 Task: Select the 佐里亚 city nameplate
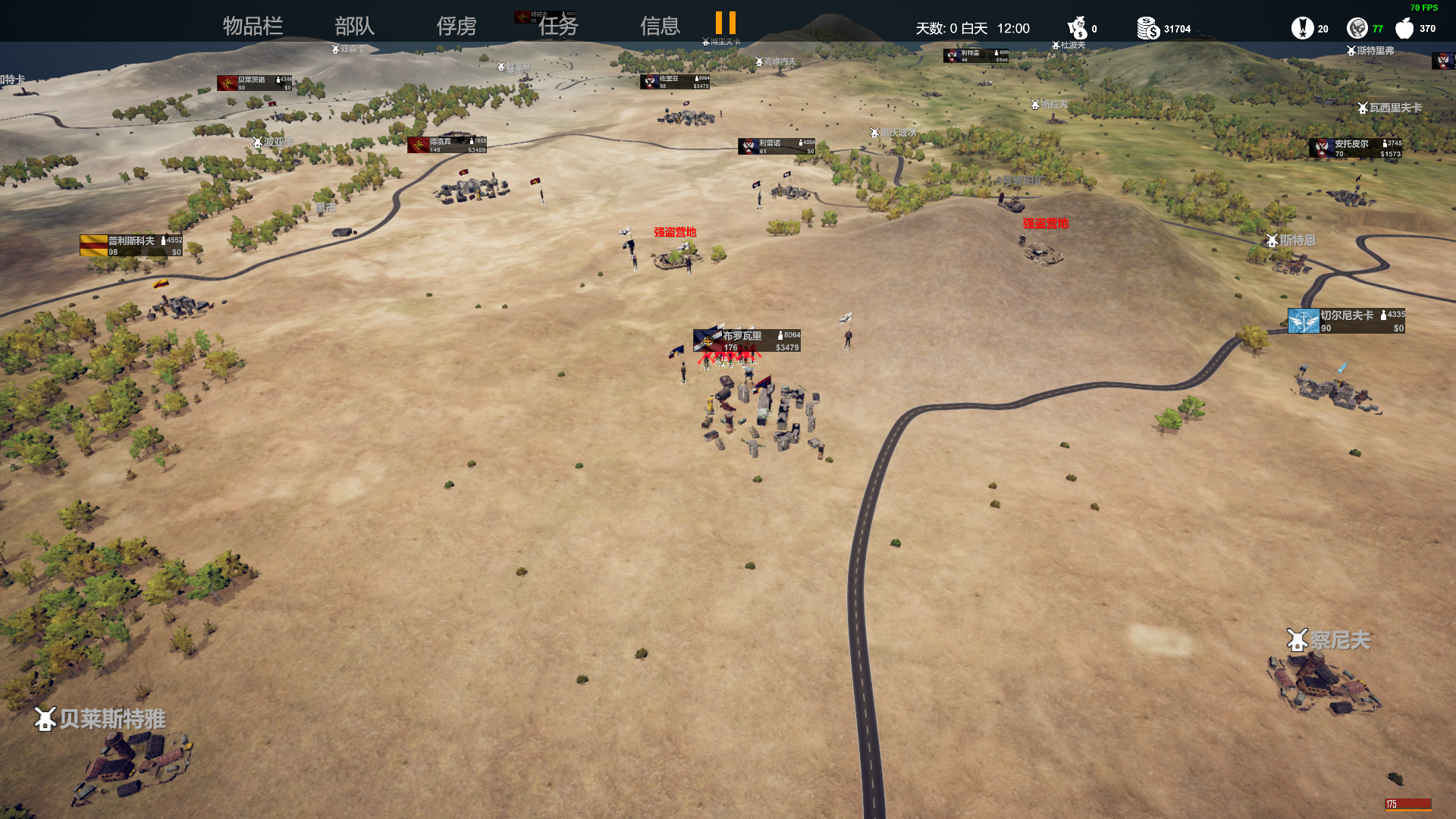675,82
